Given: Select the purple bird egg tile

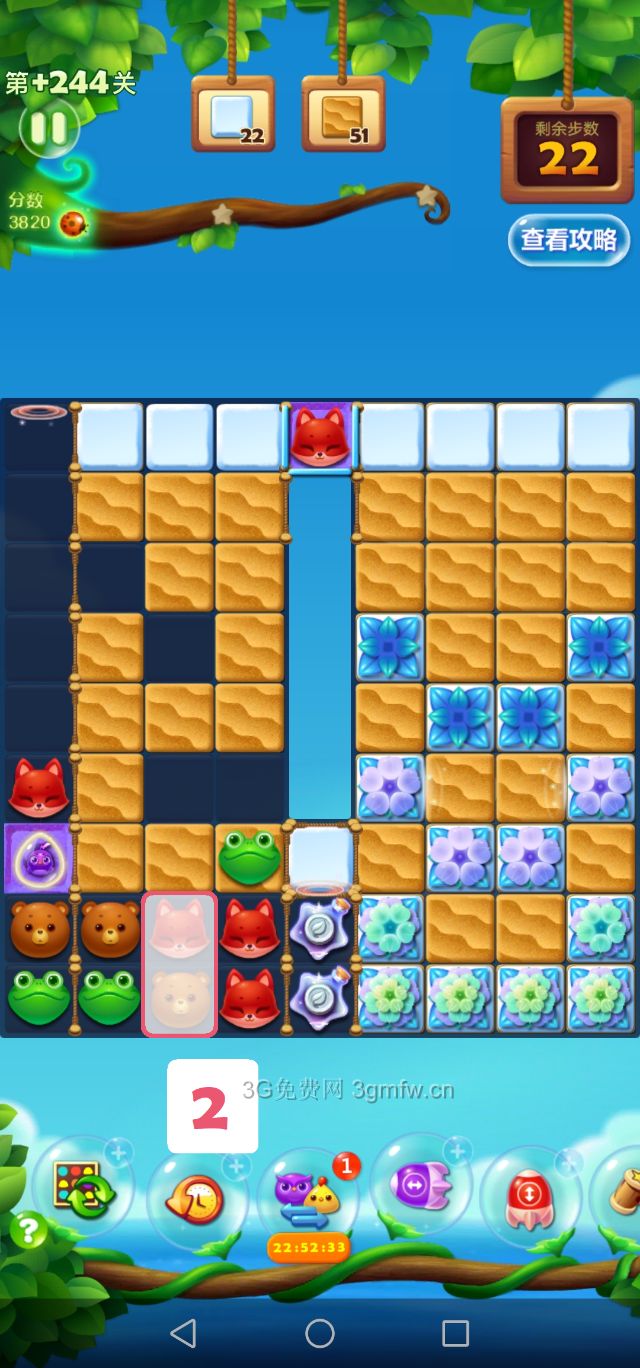Looking at the screenshot, I should (x=37, y=859).
